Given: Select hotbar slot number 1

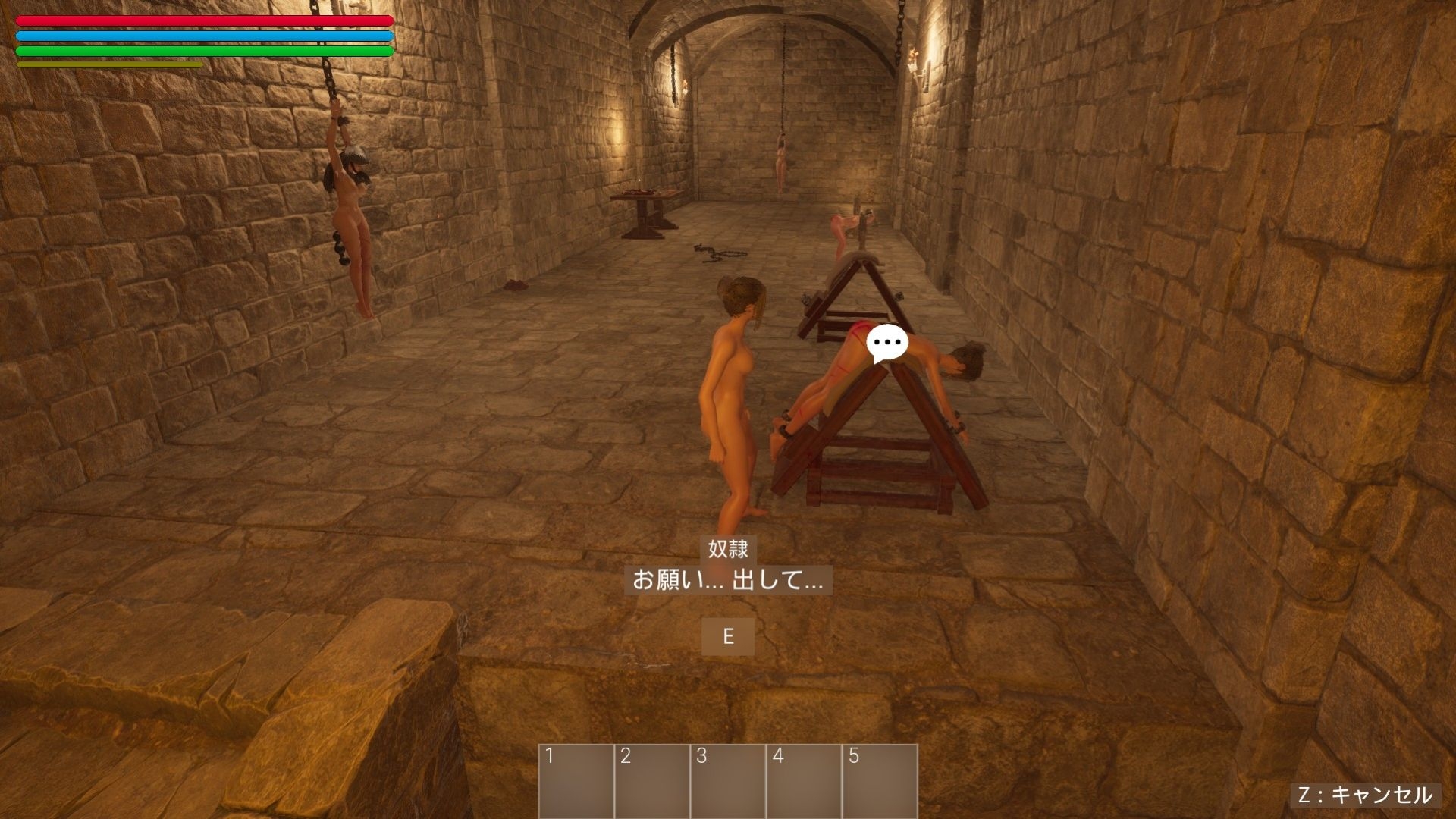Looking at the screenshot, I should click(x=576, y=781).
